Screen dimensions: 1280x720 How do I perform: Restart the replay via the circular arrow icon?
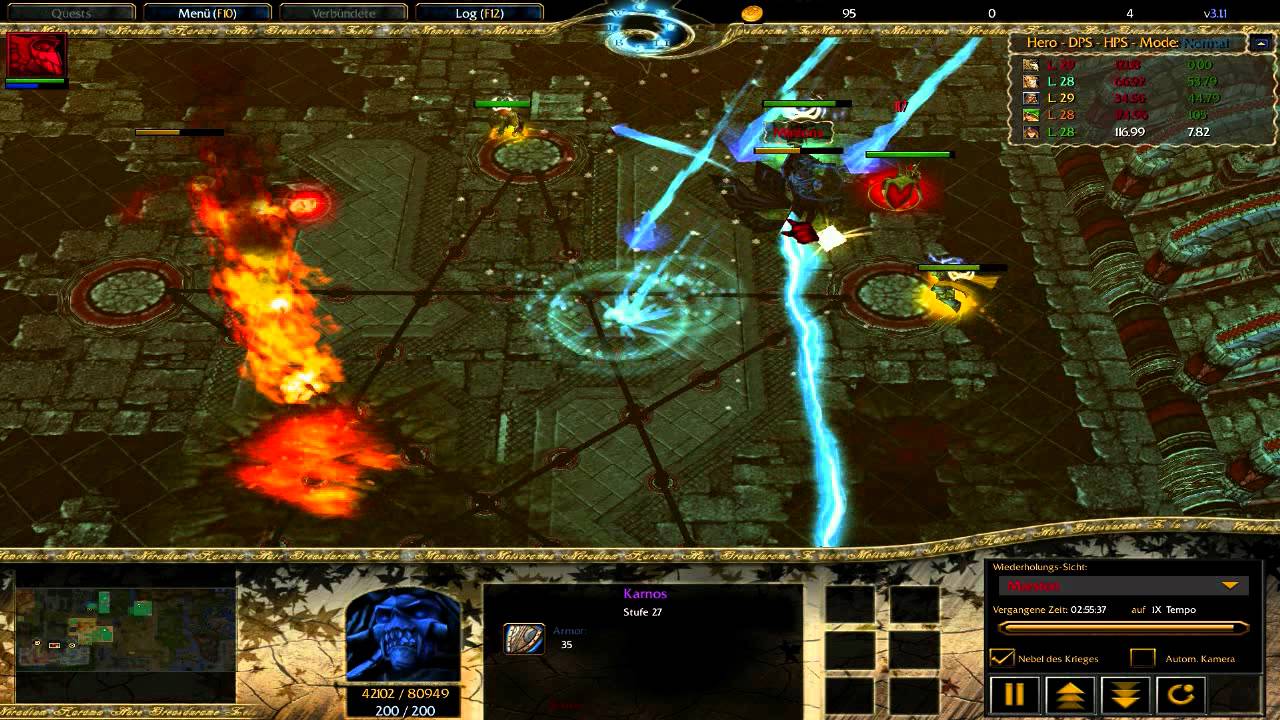[1180, 694]
